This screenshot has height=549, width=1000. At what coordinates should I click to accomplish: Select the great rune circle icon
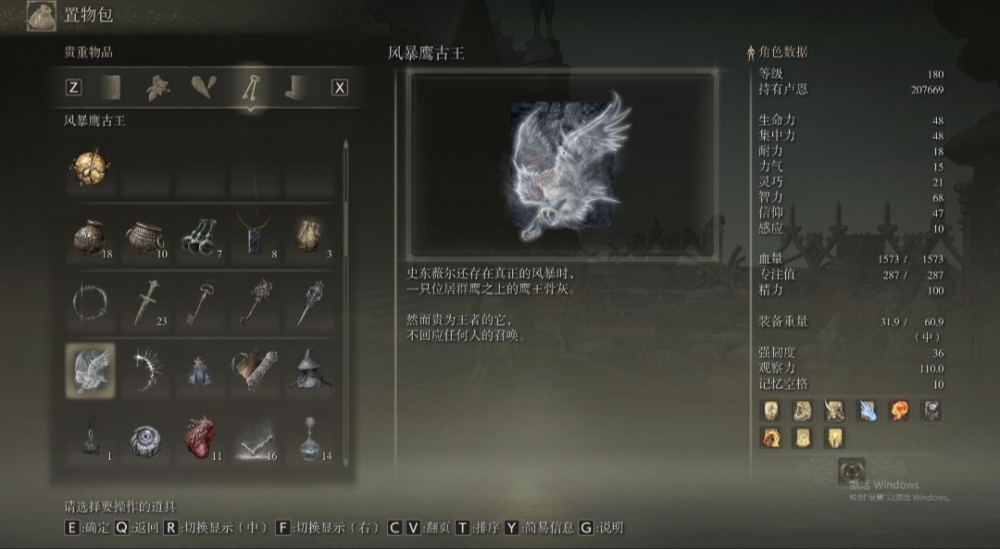(x=852, y=469)
